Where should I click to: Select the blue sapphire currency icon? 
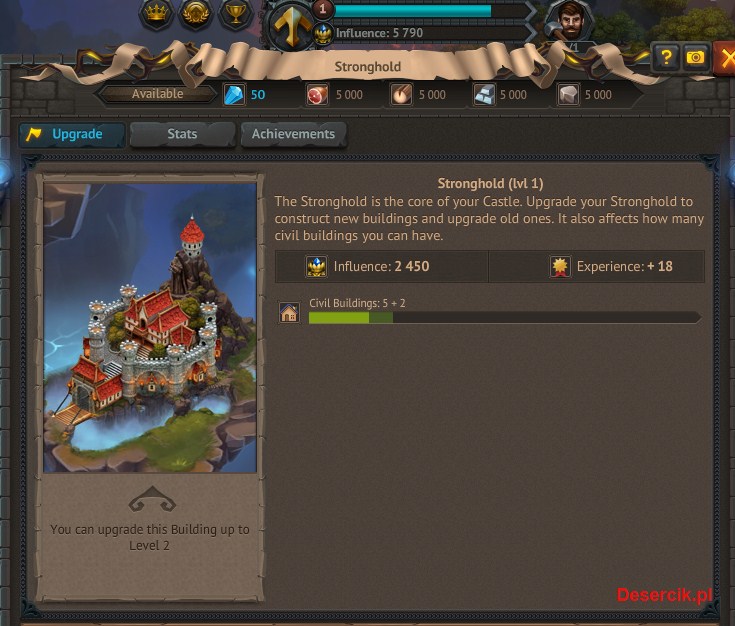tap(233, 95)
